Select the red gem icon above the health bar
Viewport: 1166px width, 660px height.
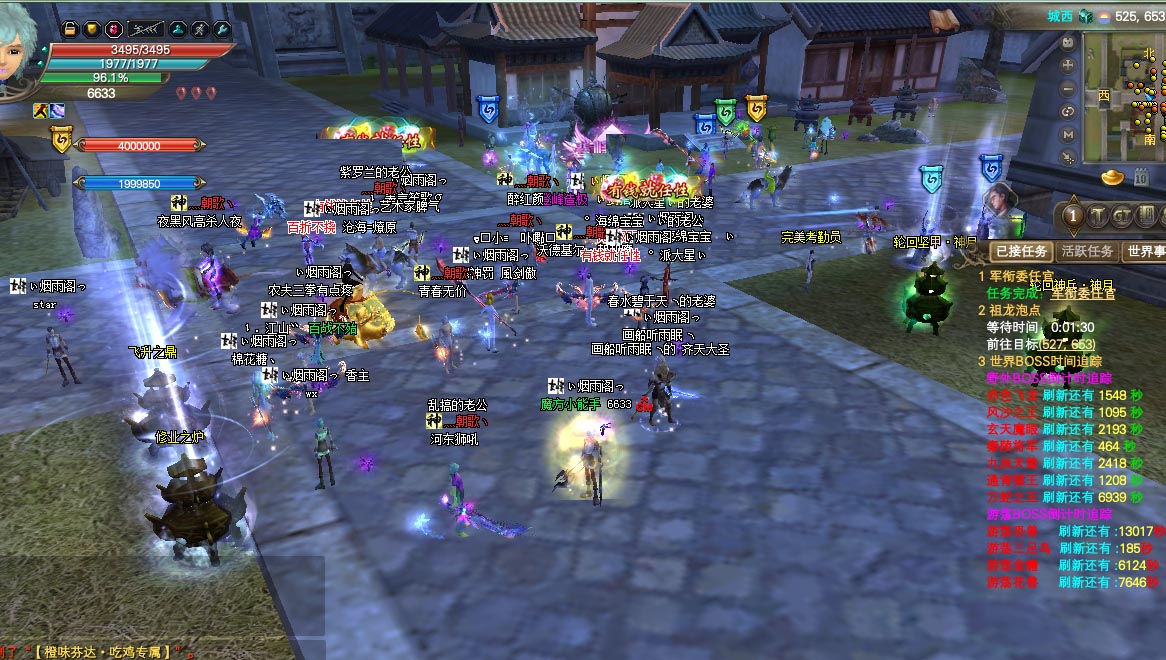click(x=113, y=29)
